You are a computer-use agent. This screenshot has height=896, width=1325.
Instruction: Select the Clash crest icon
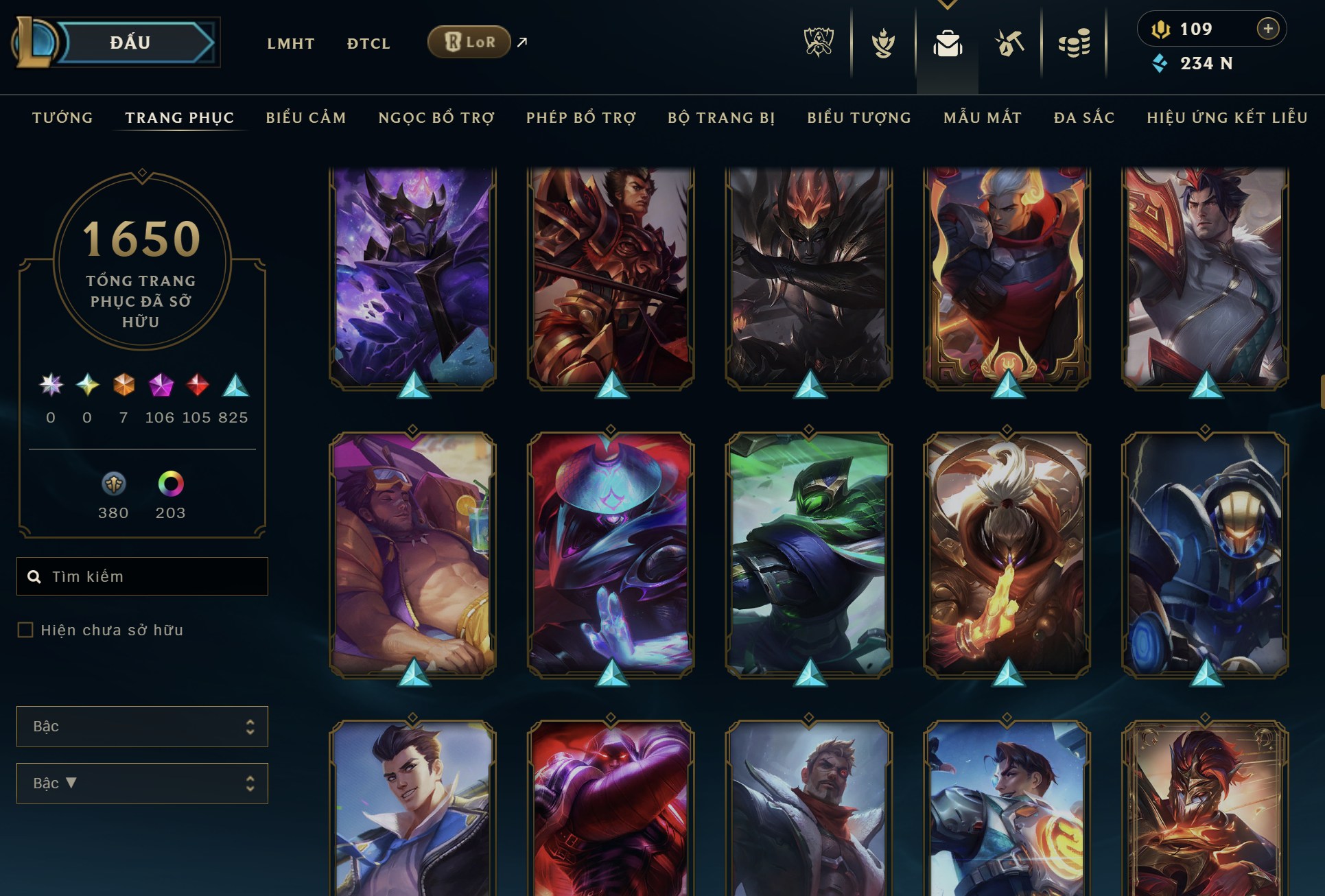(884, 43)
